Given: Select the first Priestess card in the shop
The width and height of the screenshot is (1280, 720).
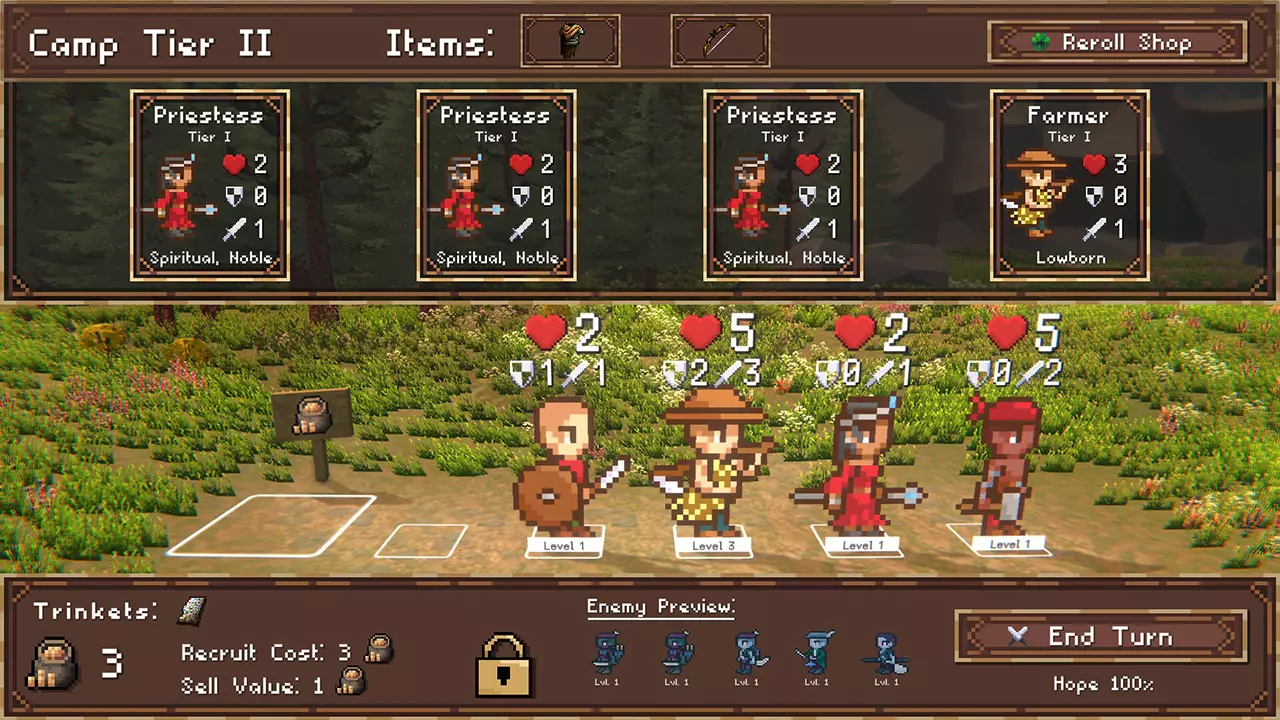Looking at the screenshot, I should 209,185.
